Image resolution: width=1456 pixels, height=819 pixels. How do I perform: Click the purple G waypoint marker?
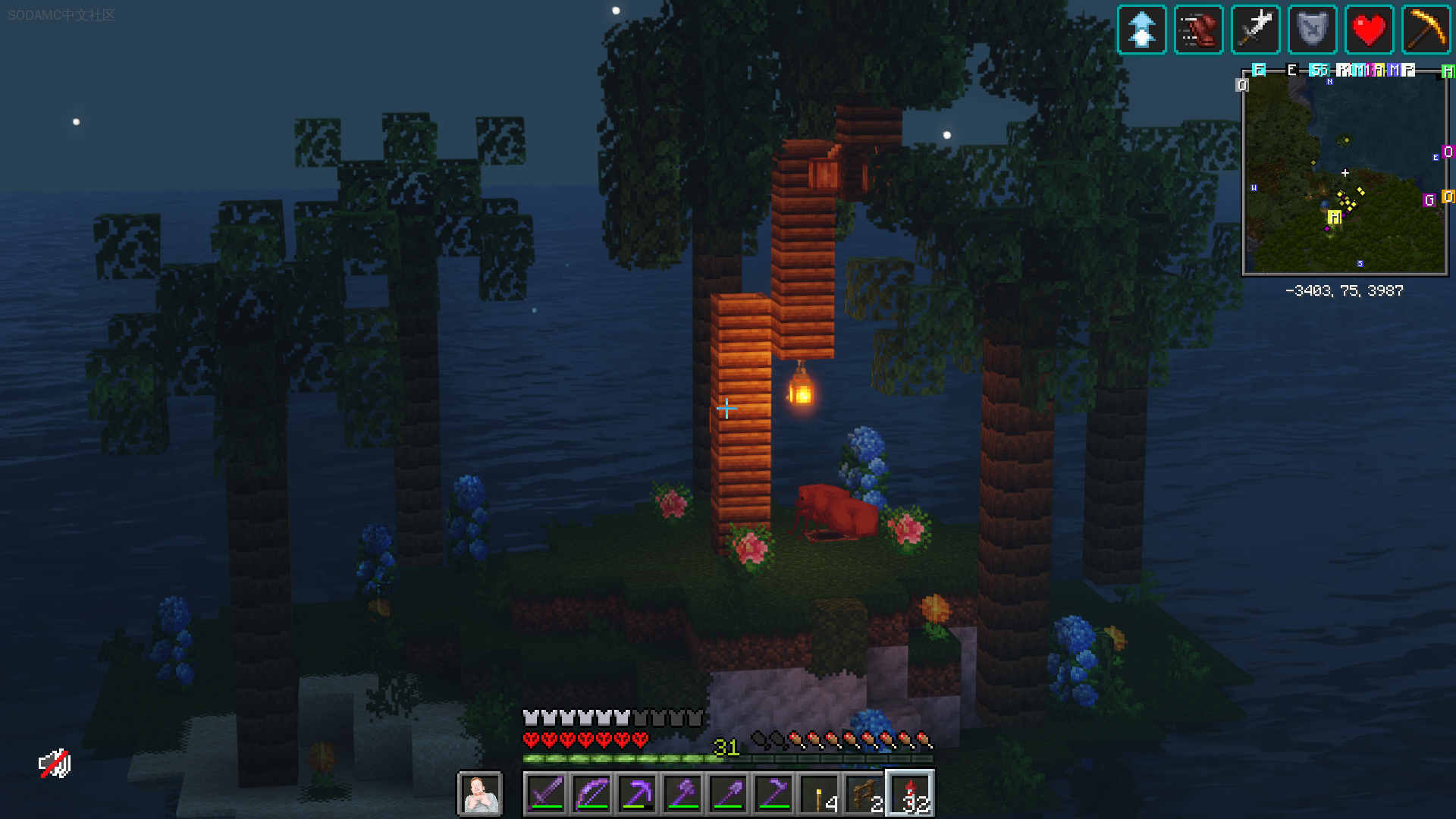[x=1429, y=200]
